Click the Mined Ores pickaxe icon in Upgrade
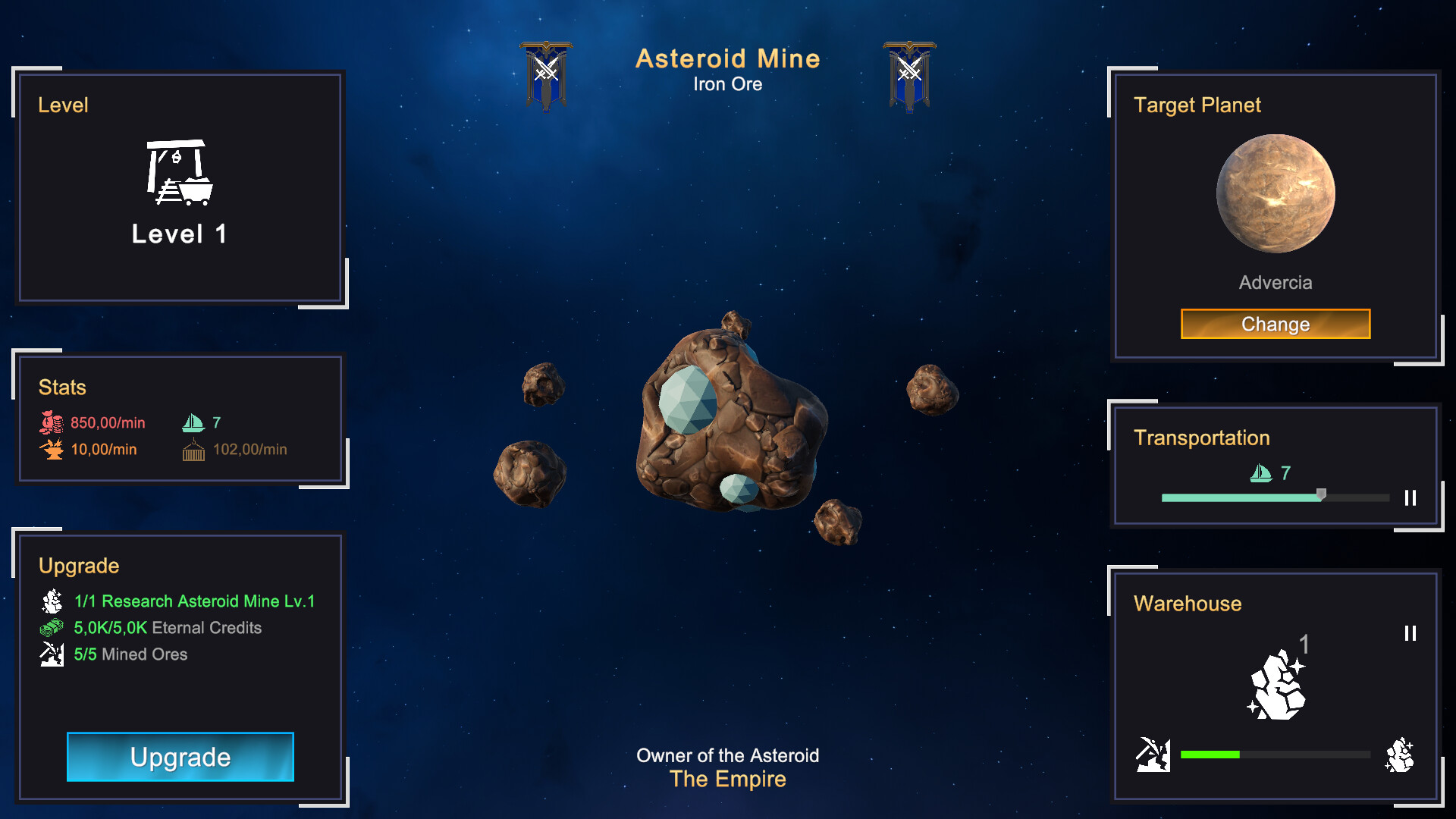 click(50, 654)
